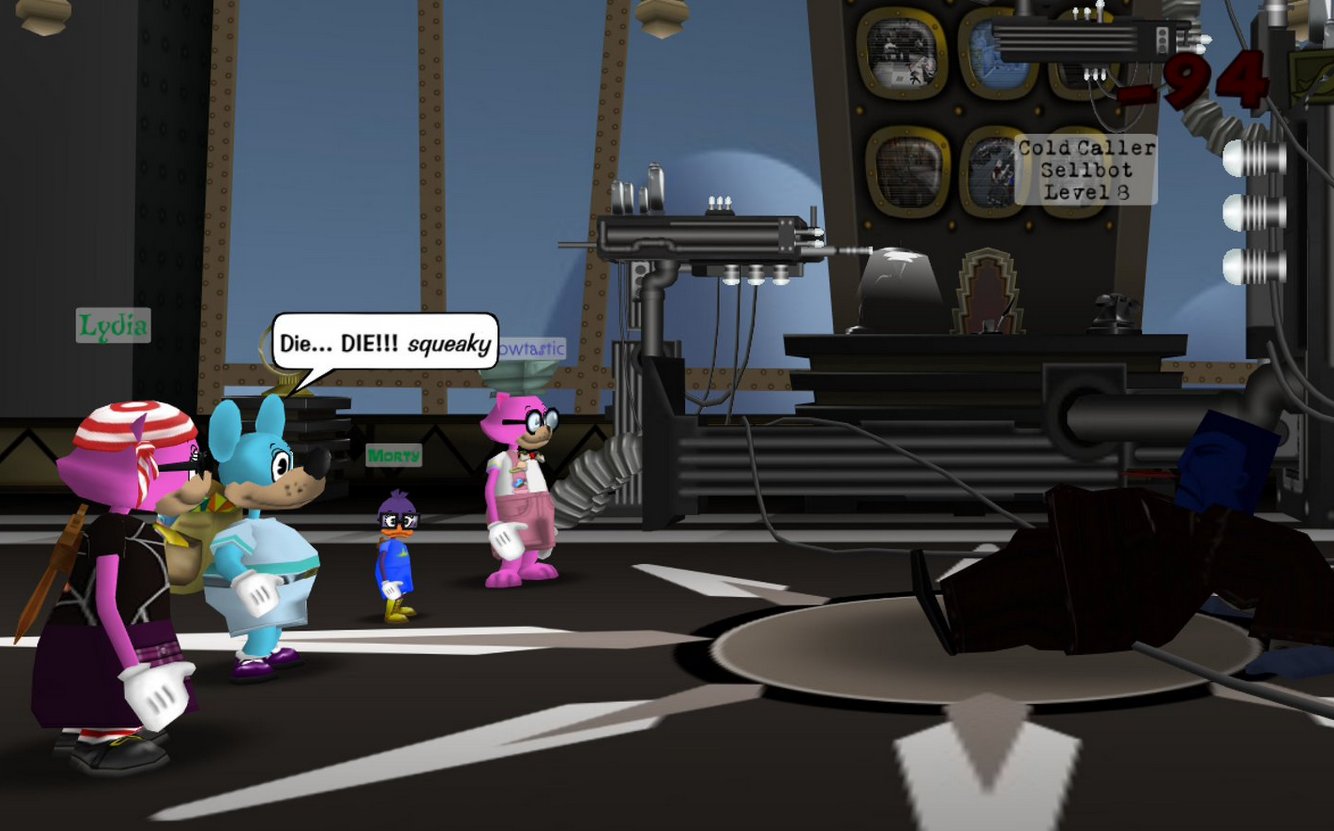1334x831 pixels.
Task: Click Lydia's green nametag
Action: (112, 326)
